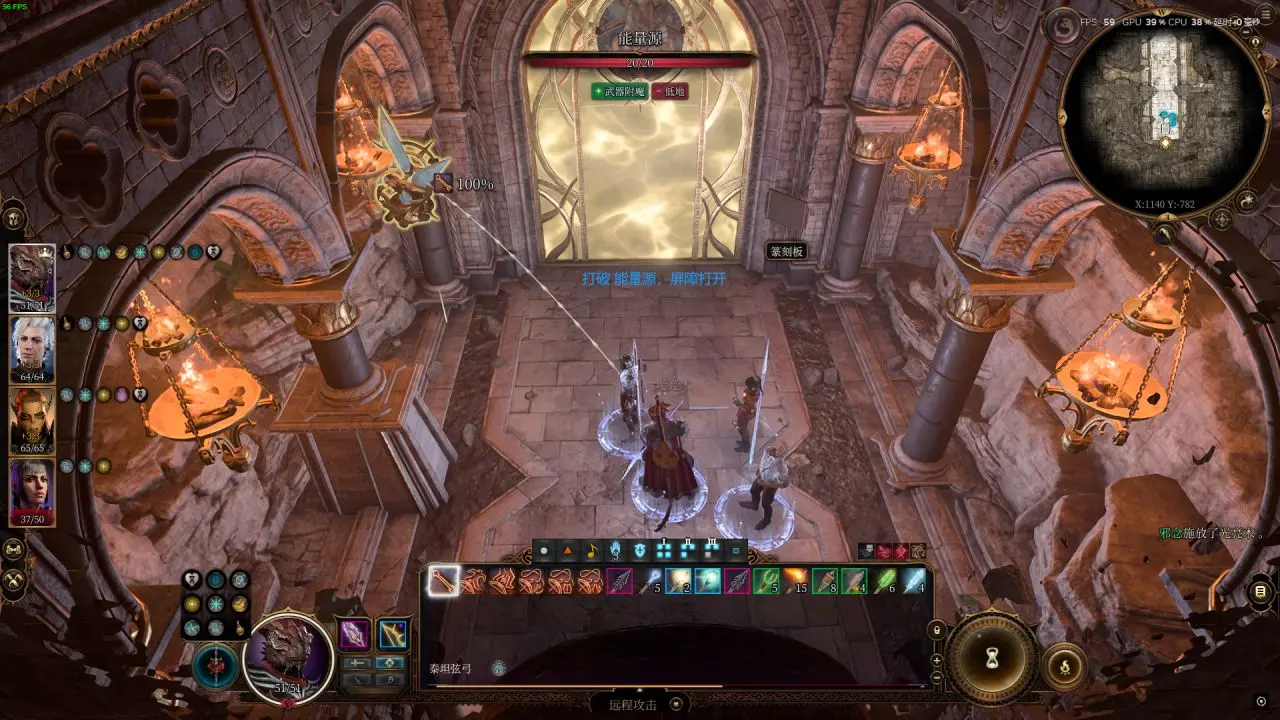Toggle the hotbar lock button
The height and width of the screenshot is (720, 1280).
tap(936, 631)
